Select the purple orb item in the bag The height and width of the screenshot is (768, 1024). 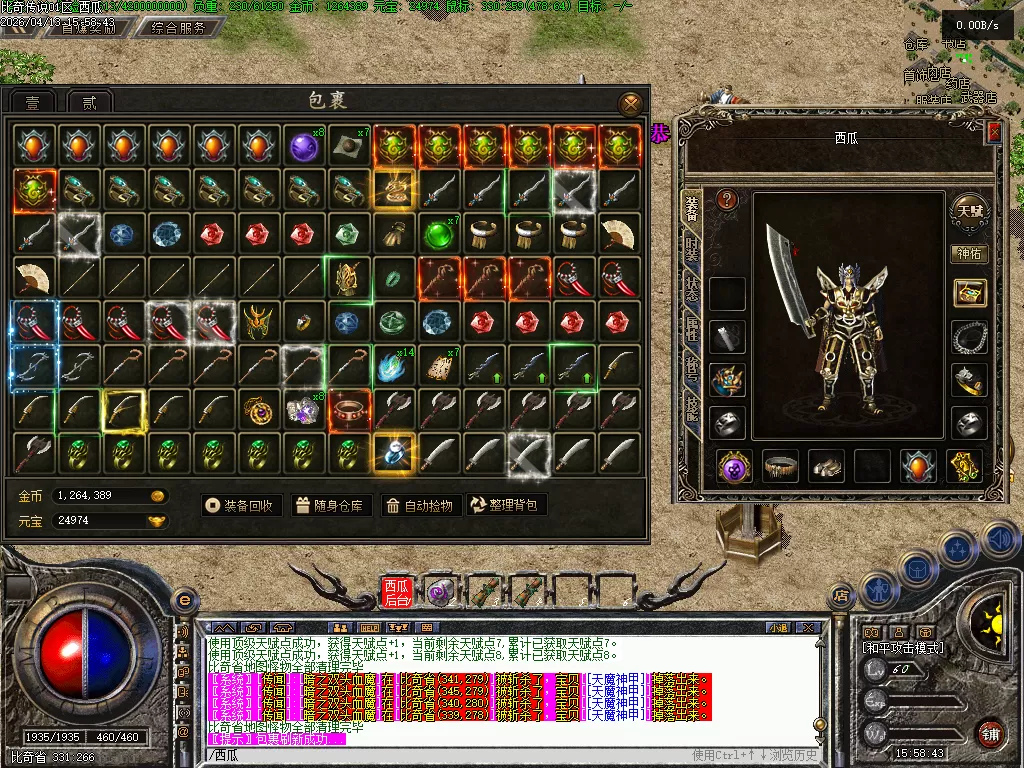[x=303, y=147]
